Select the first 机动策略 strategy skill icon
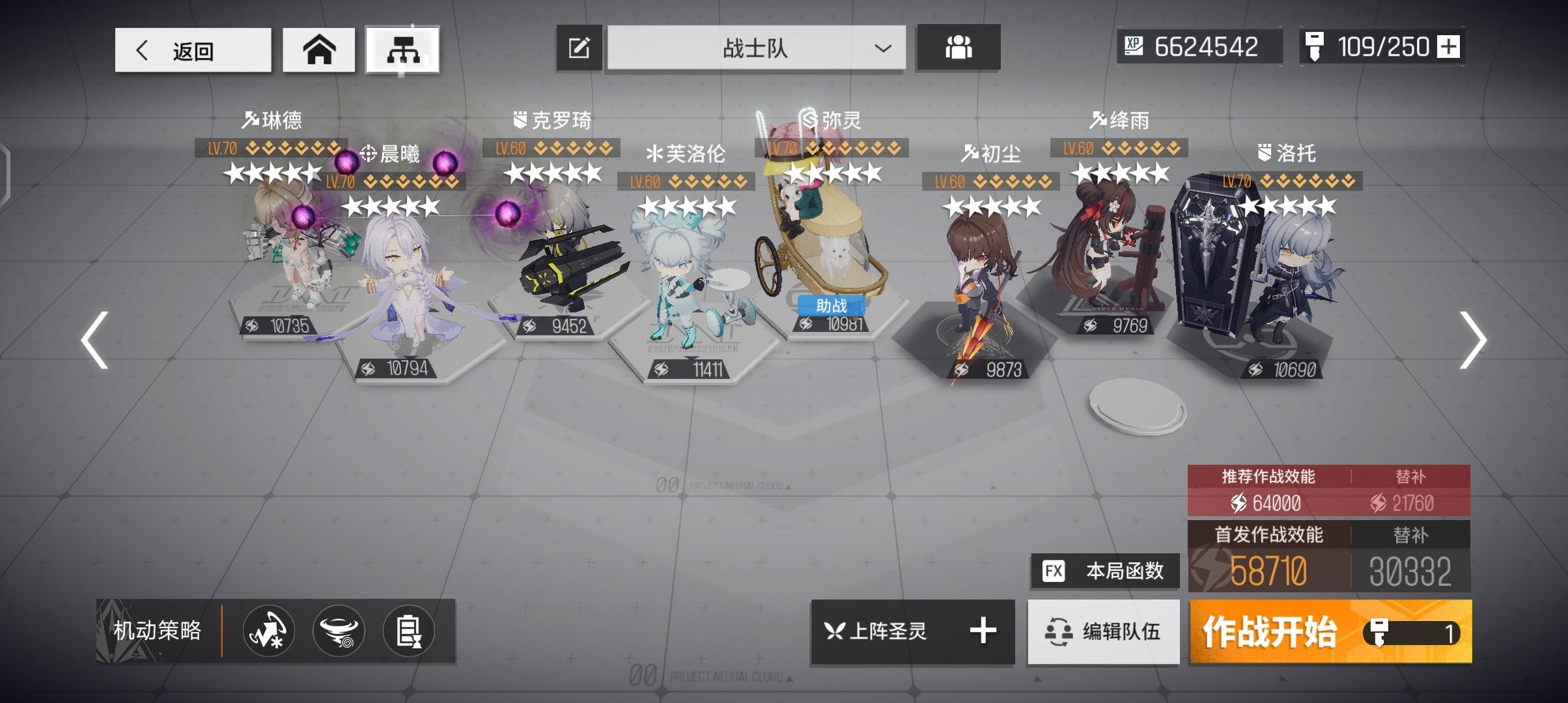The height and width of the screenshot is (703, 1568). (268, 631)
